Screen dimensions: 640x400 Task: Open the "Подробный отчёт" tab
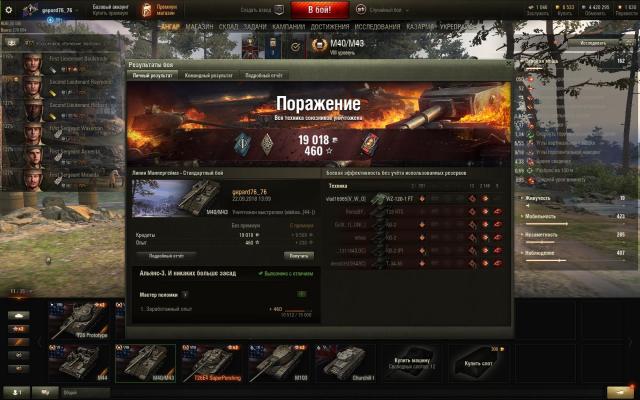click(264, 75)
